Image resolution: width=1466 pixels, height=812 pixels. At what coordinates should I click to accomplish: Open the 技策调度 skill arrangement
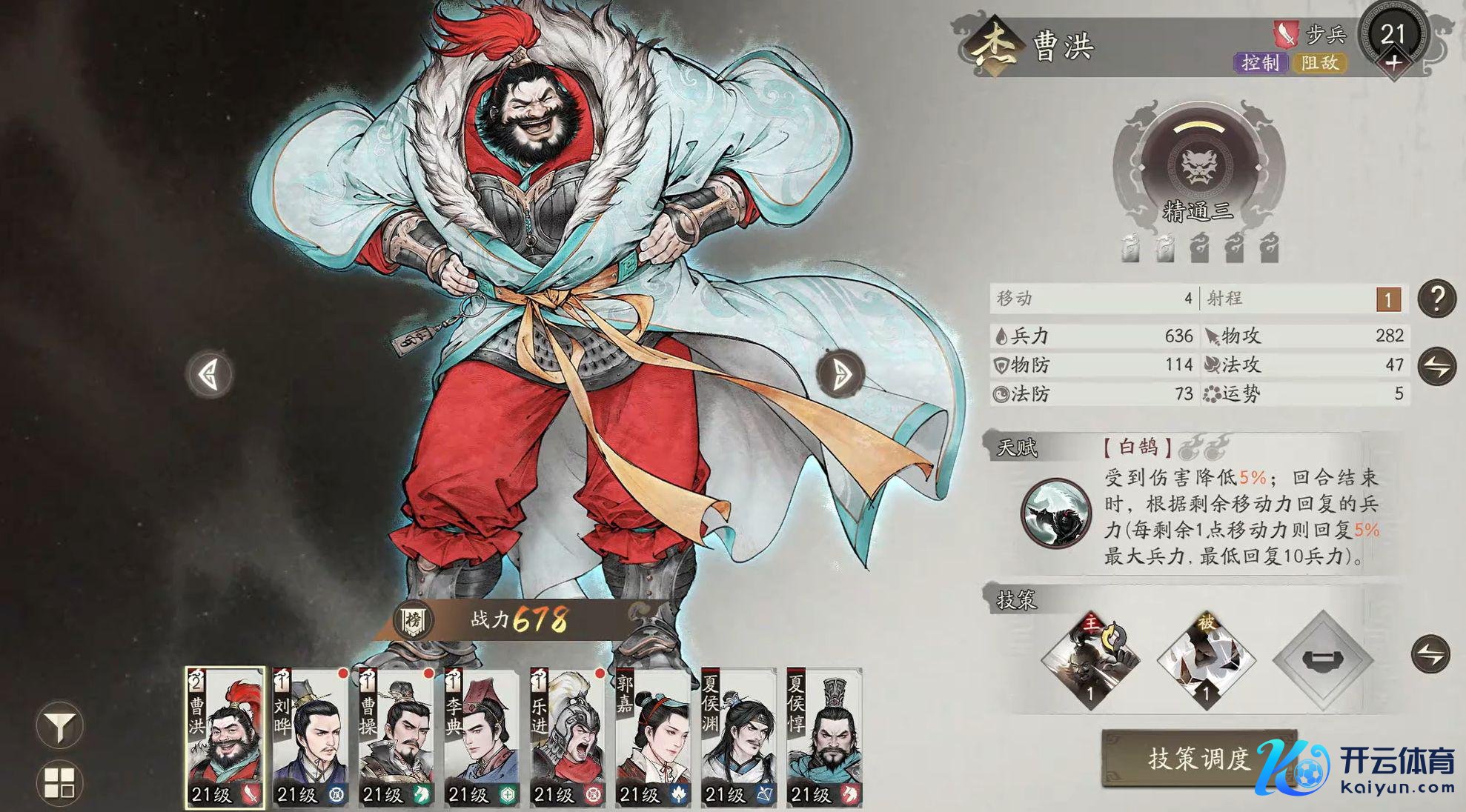click(x=1198, y=758)
